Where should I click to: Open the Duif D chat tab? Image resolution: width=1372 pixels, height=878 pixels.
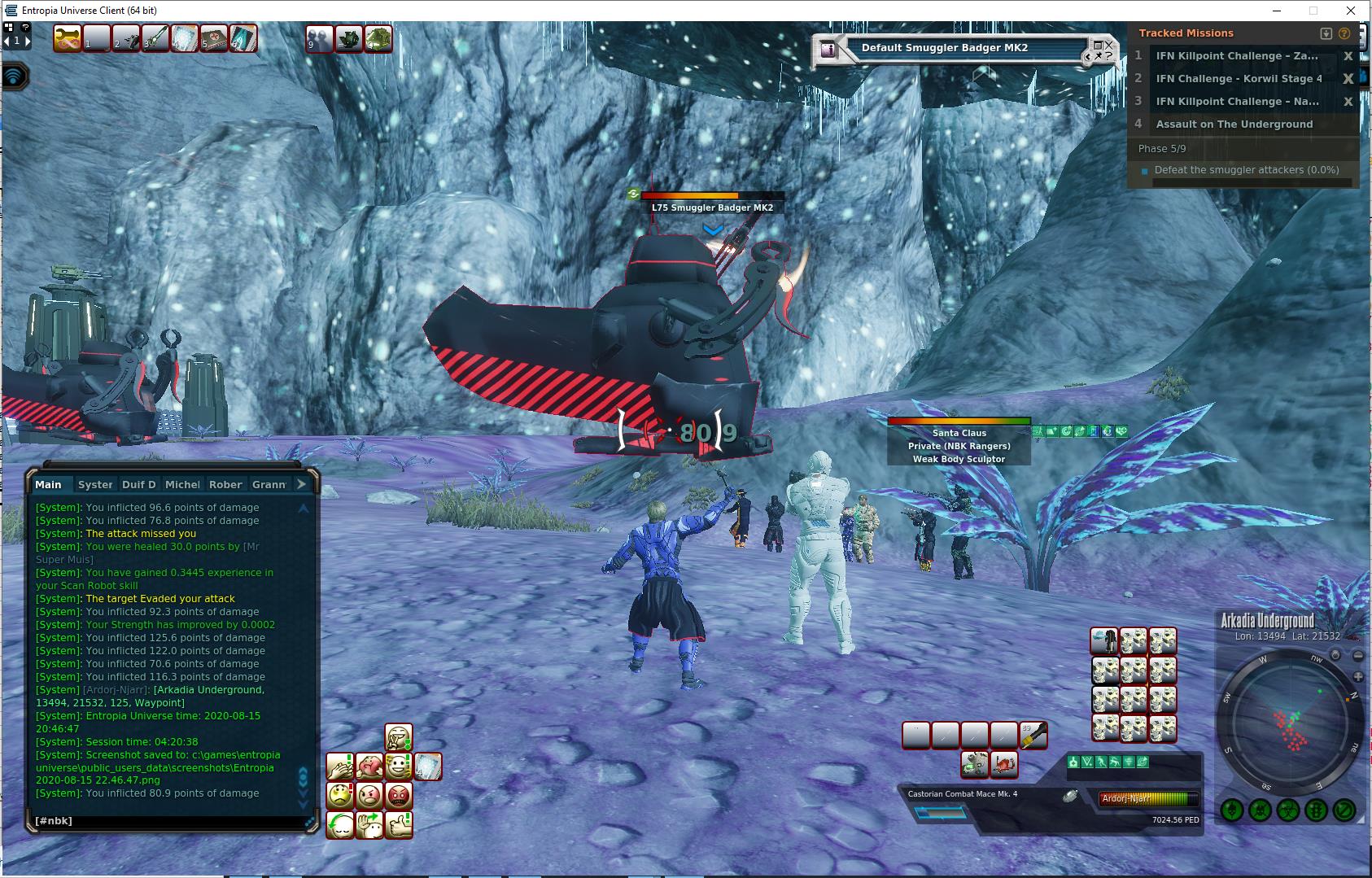(x=138, y=484)
